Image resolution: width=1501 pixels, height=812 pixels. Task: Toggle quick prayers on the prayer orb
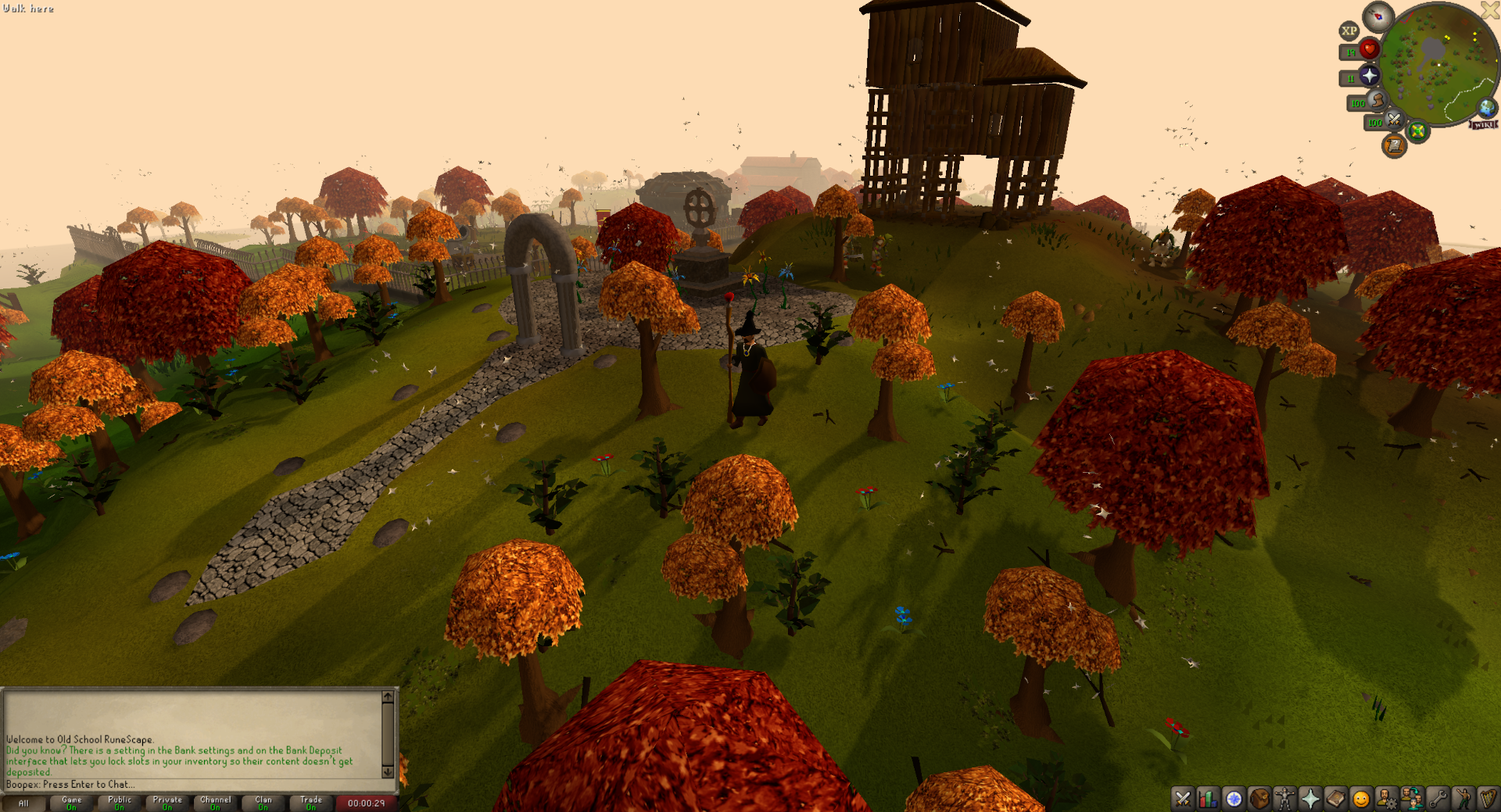(1370, 76)
